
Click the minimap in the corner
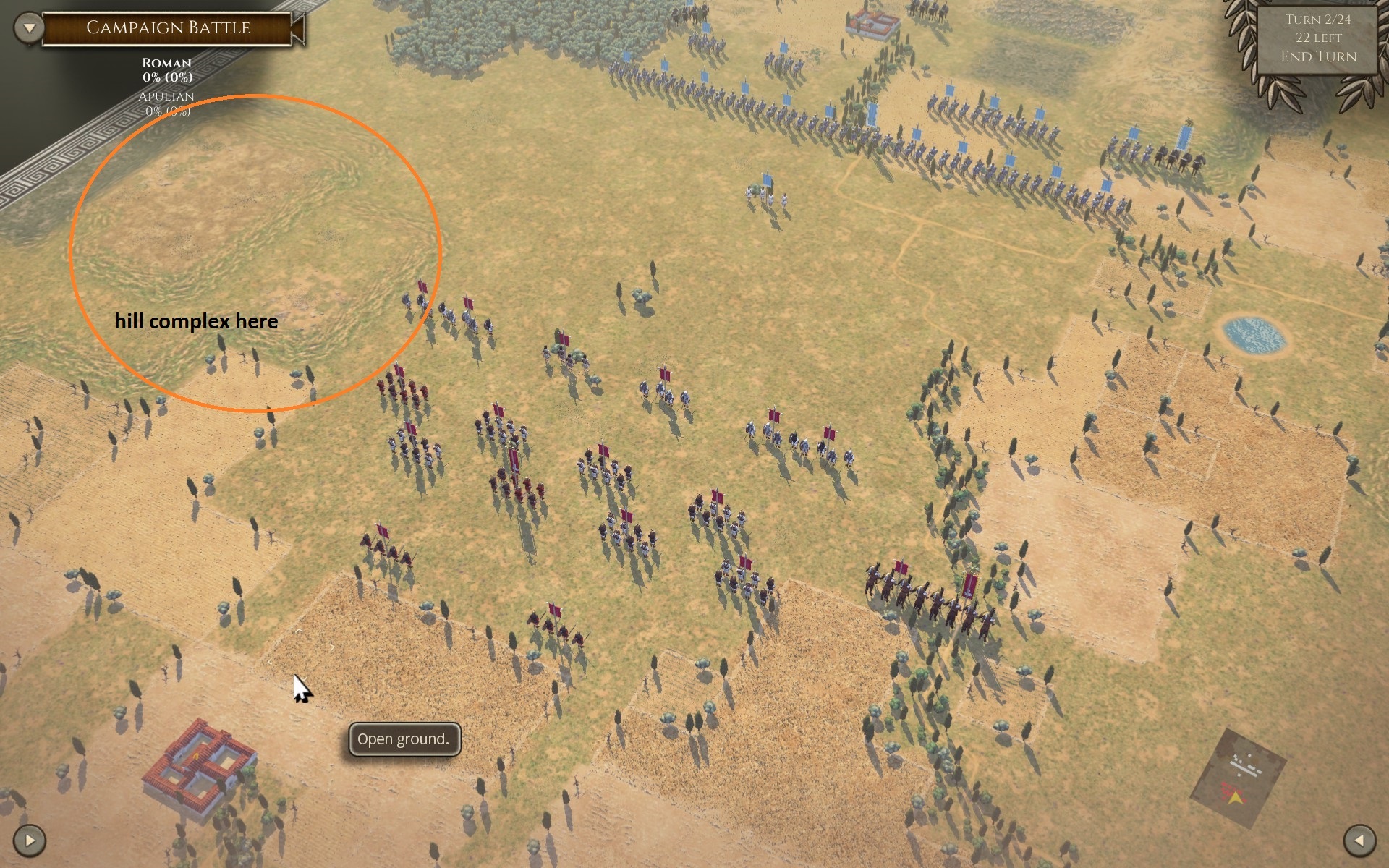coord(1238,778)
